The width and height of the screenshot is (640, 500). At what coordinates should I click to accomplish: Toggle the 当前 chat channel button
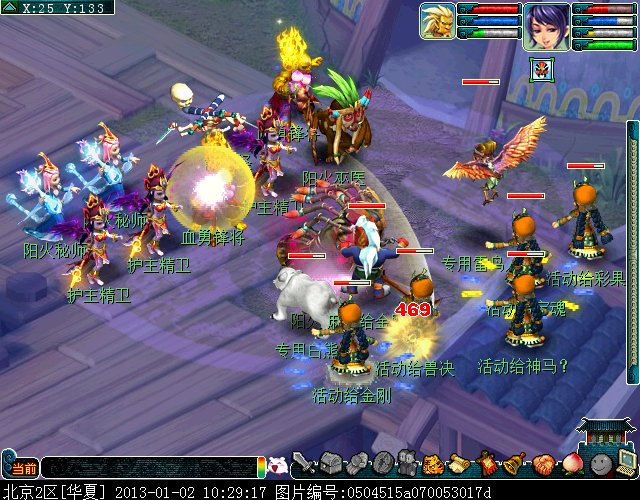pos(21,467)
